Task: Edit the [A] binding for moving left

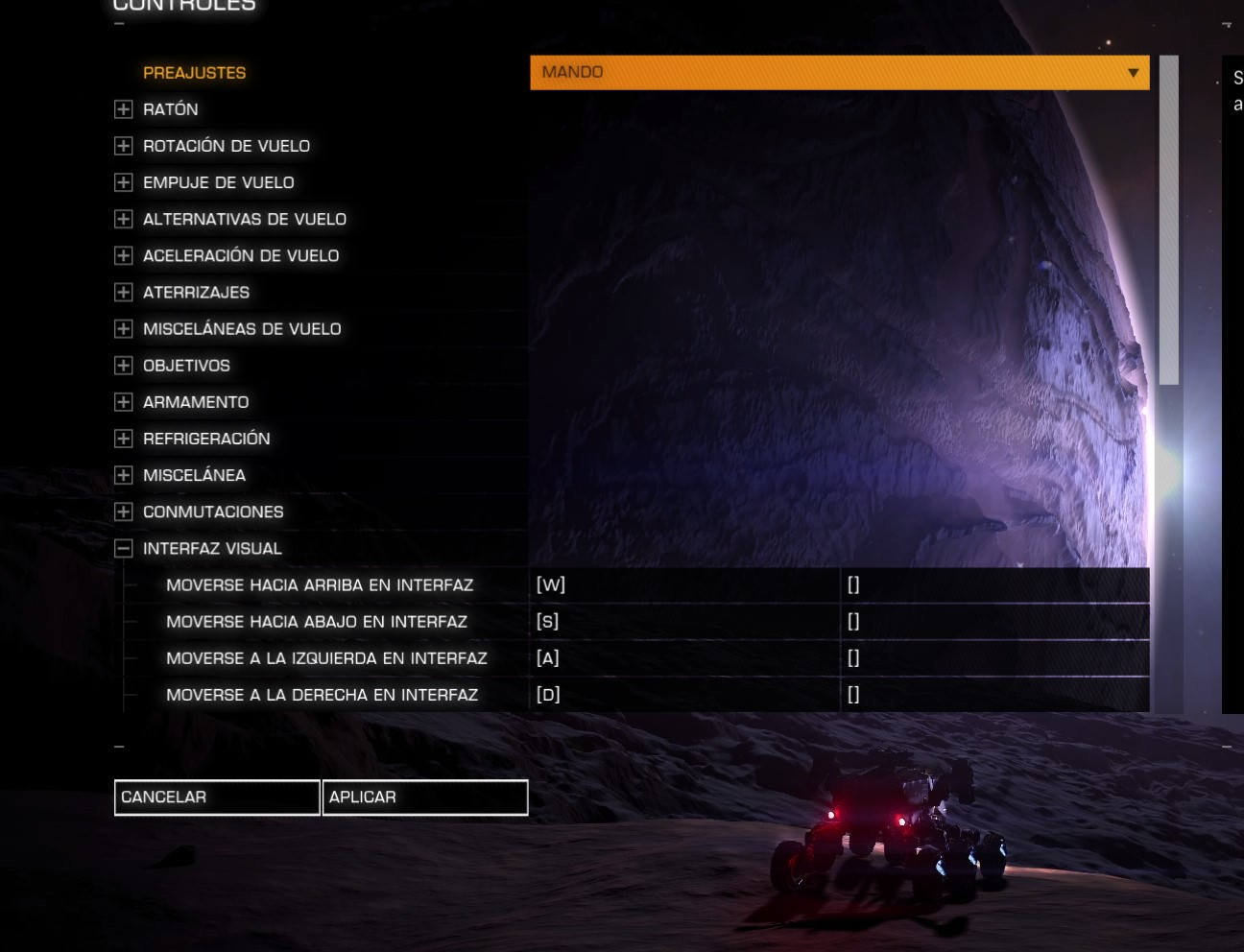Action: 684,658
